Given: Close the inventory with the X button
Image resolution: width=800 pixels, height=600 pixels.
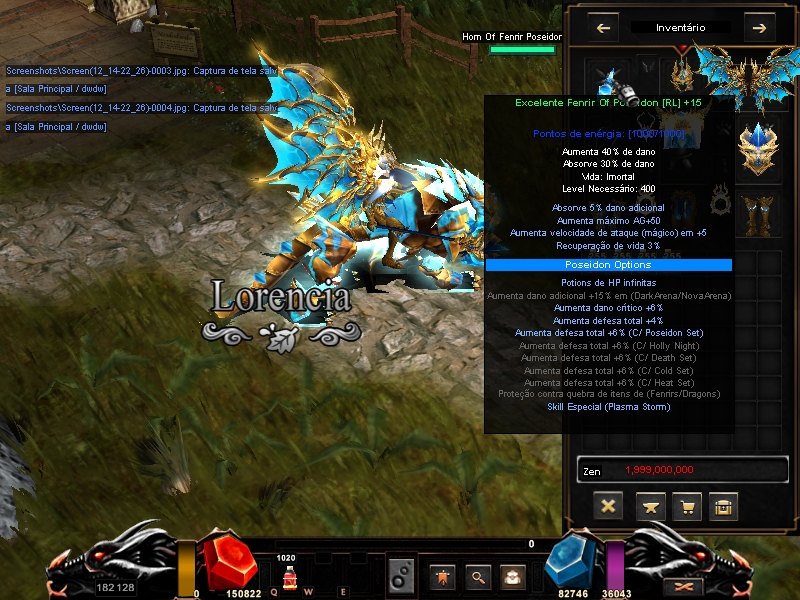Looking at the screenshot, I should click(607, 506).
